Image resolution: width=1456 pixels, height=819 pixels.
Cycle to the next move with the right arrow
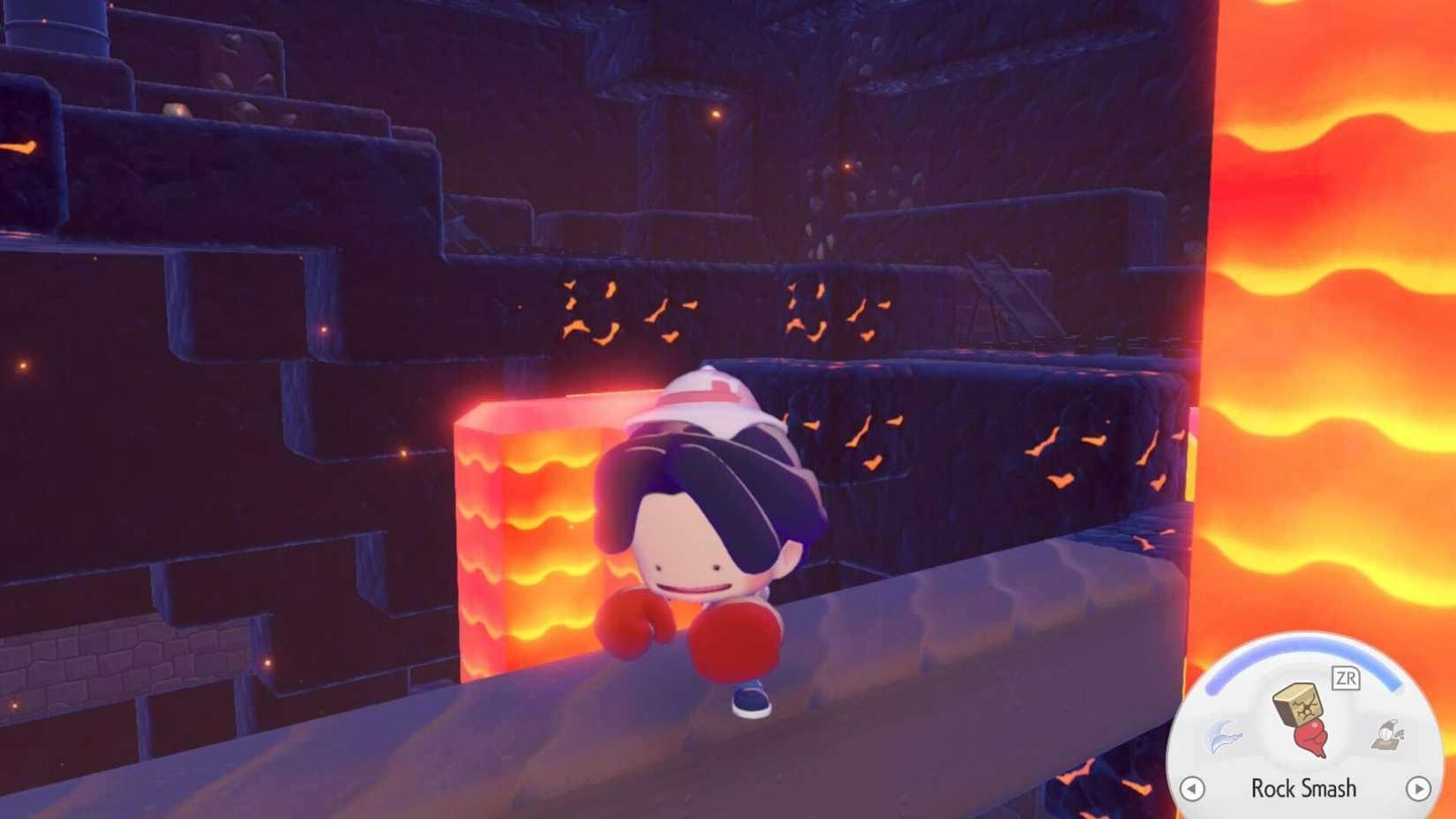(x=1421, y=791)
